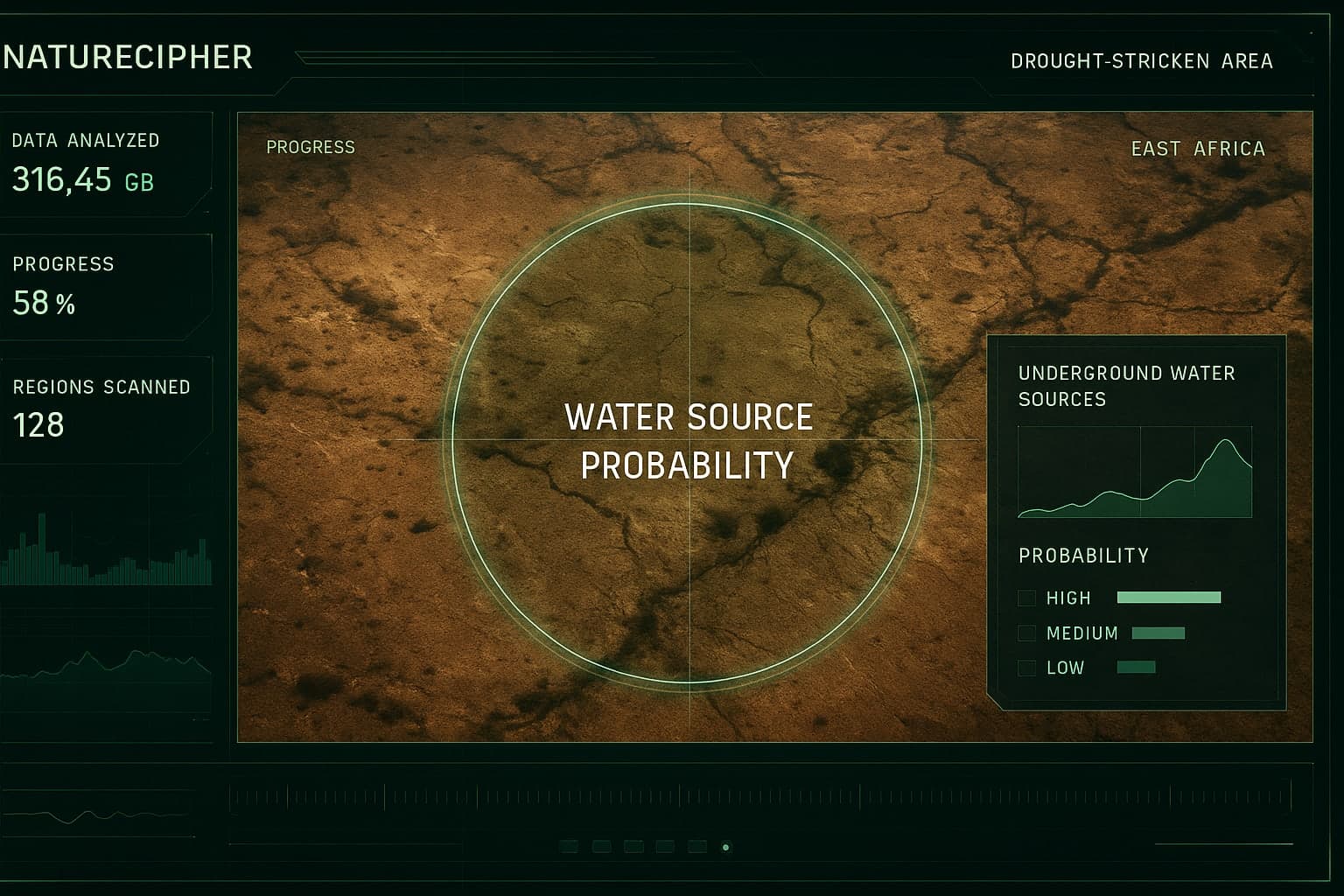
Task: Select the lit round page indicator dot
Action: click(725, 847)
